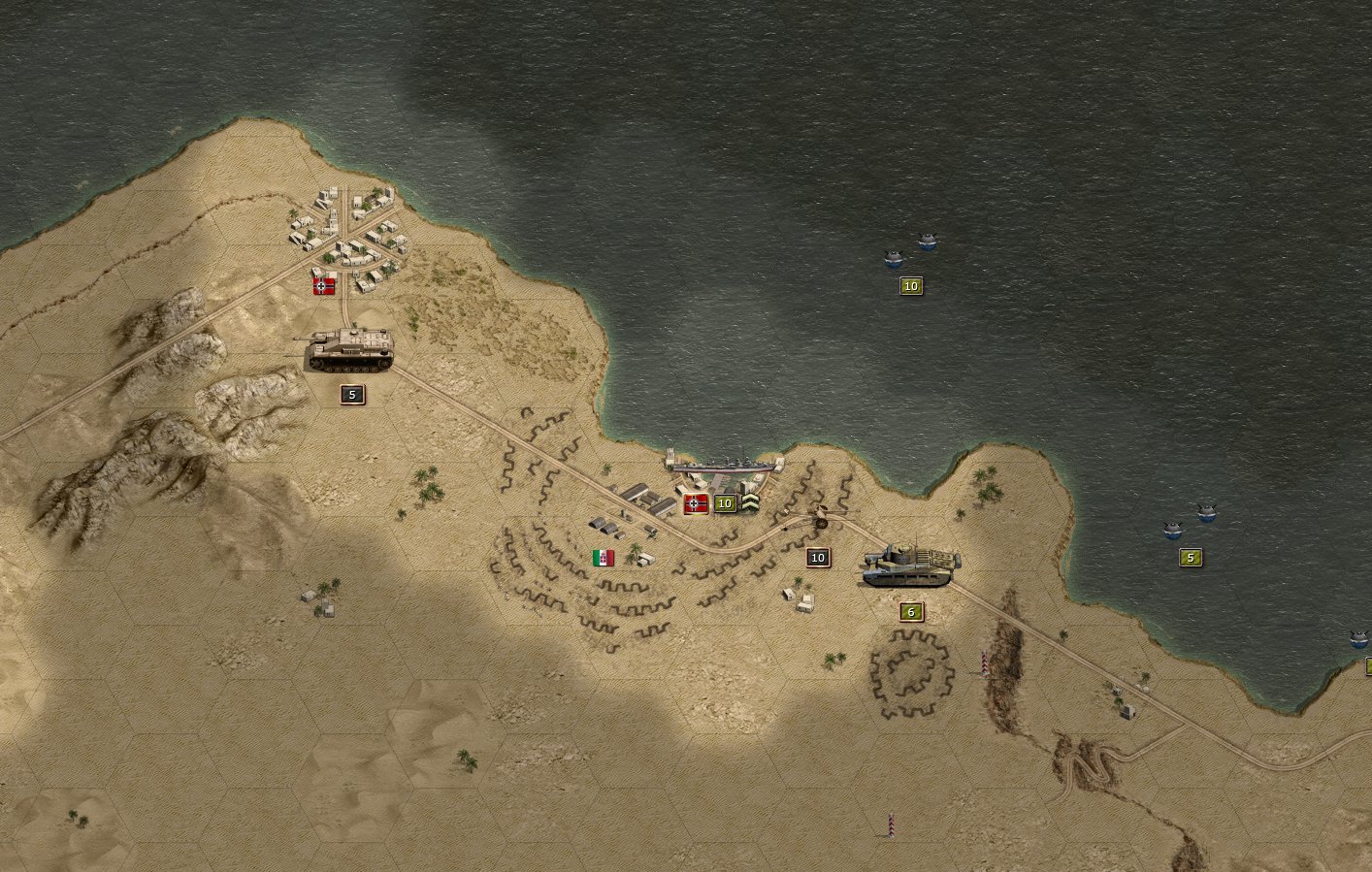Select the German assault gun with strength 5

(x=350, y=350)
